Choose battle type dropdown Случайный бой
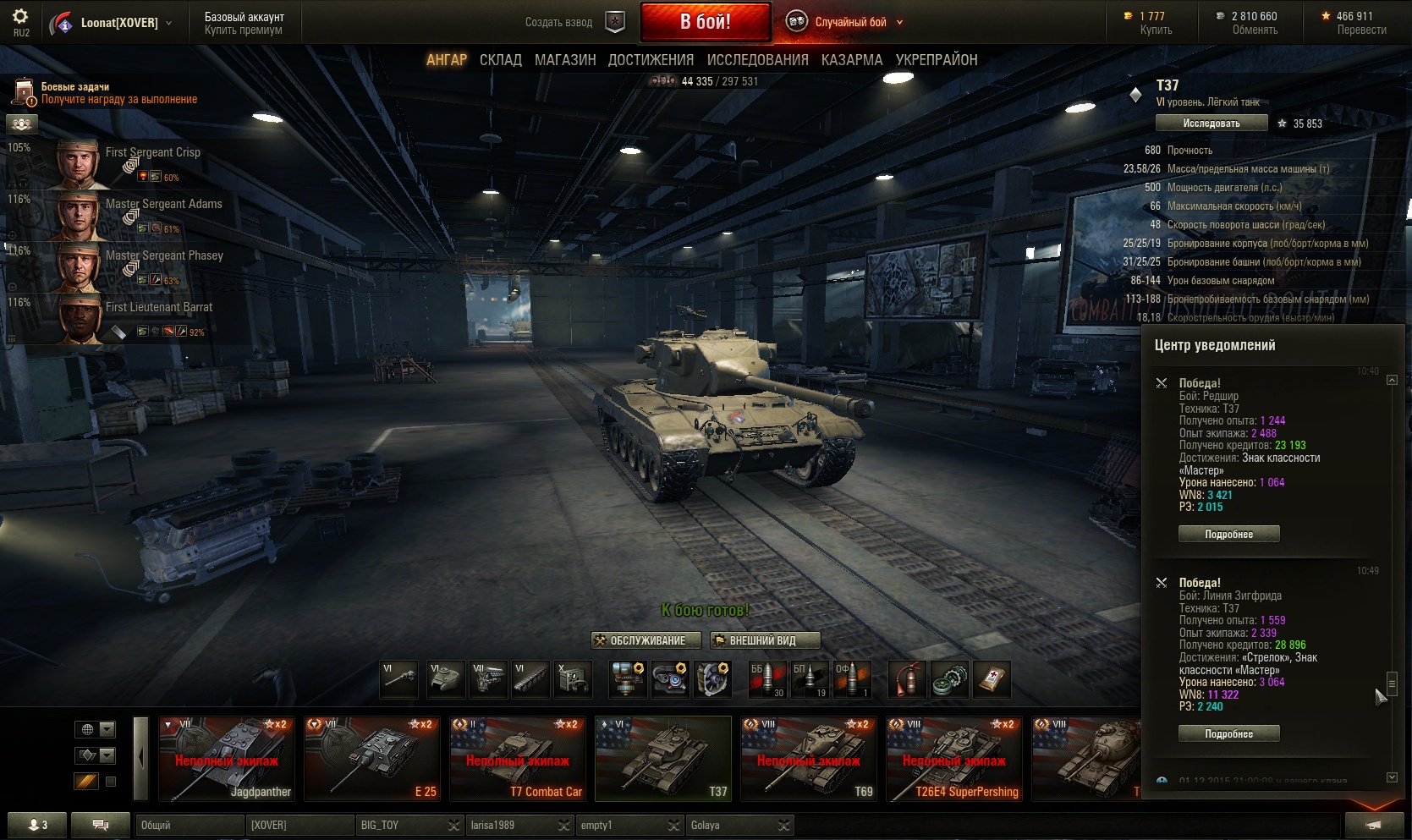 pos(850,23)
